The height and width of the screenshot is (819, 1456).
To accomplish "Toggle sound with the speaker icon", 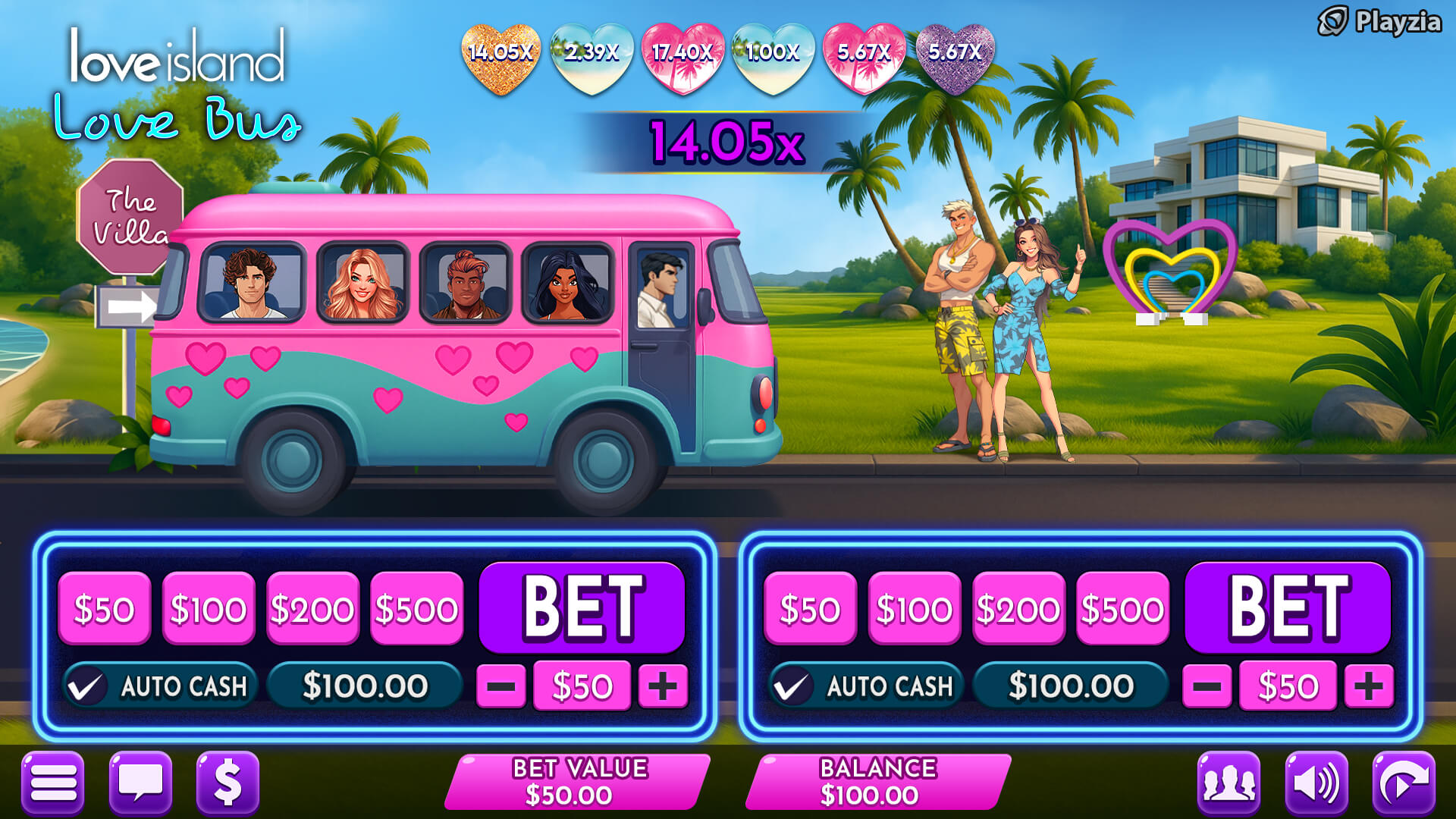I will [1316, 783].
